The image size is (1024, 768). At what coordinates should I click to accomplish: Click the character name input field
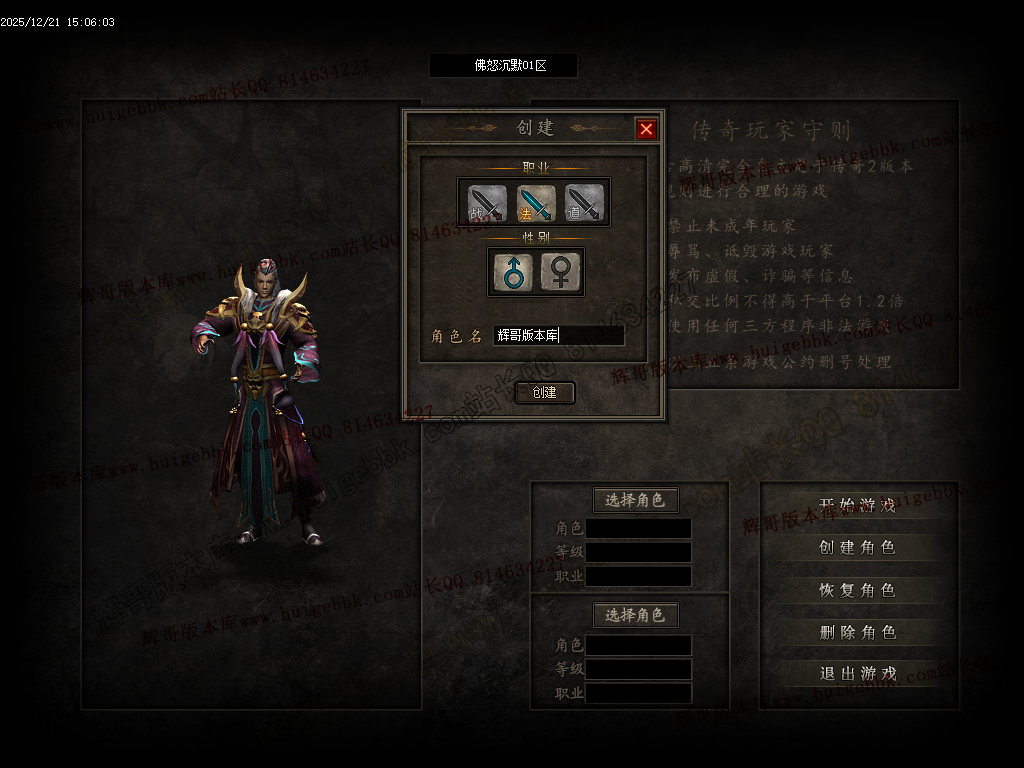tap(559, 336)
